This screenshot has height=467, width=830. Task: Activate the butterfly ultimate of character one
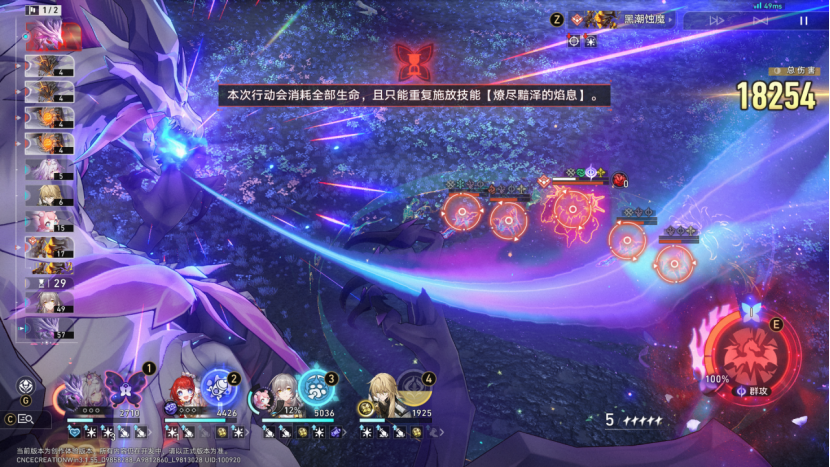click(x=127, y=386)
